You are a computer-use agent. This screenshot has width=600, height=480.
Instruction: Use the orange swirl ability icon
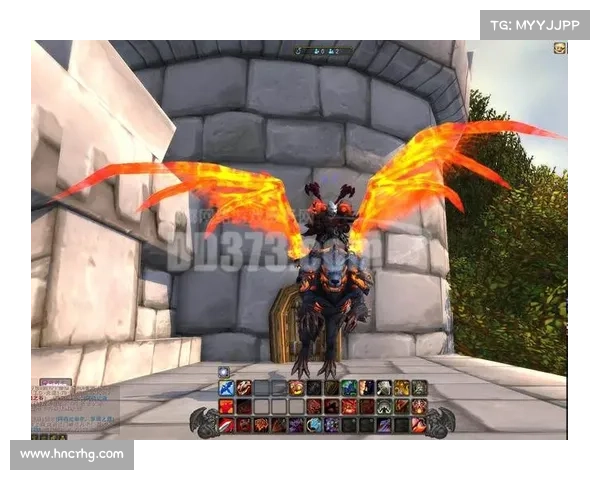click(296, 388)
